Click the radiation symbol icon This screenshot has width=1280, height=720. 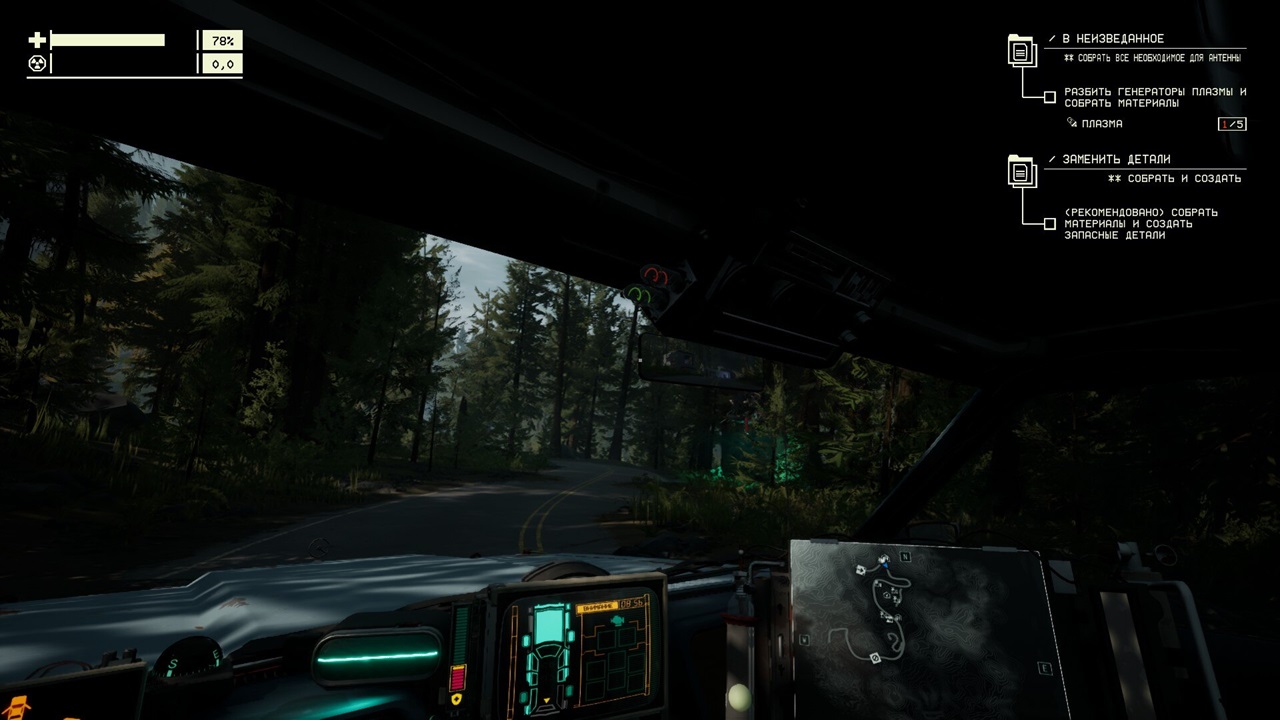tap(37, 64)
